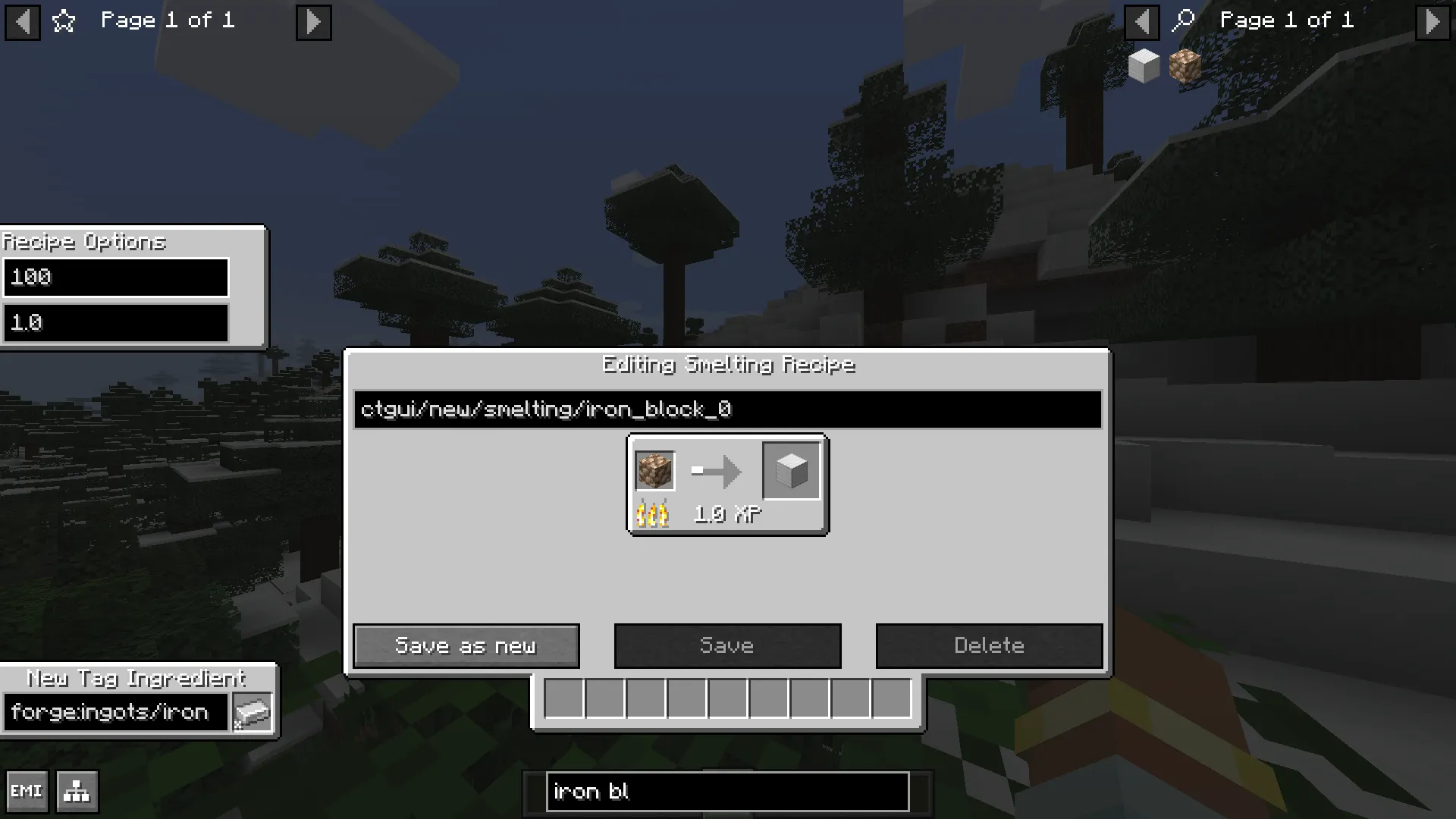Select the raw iron block item in EMI panel
Screen dimensions: 1456x819
(1185, 67)
